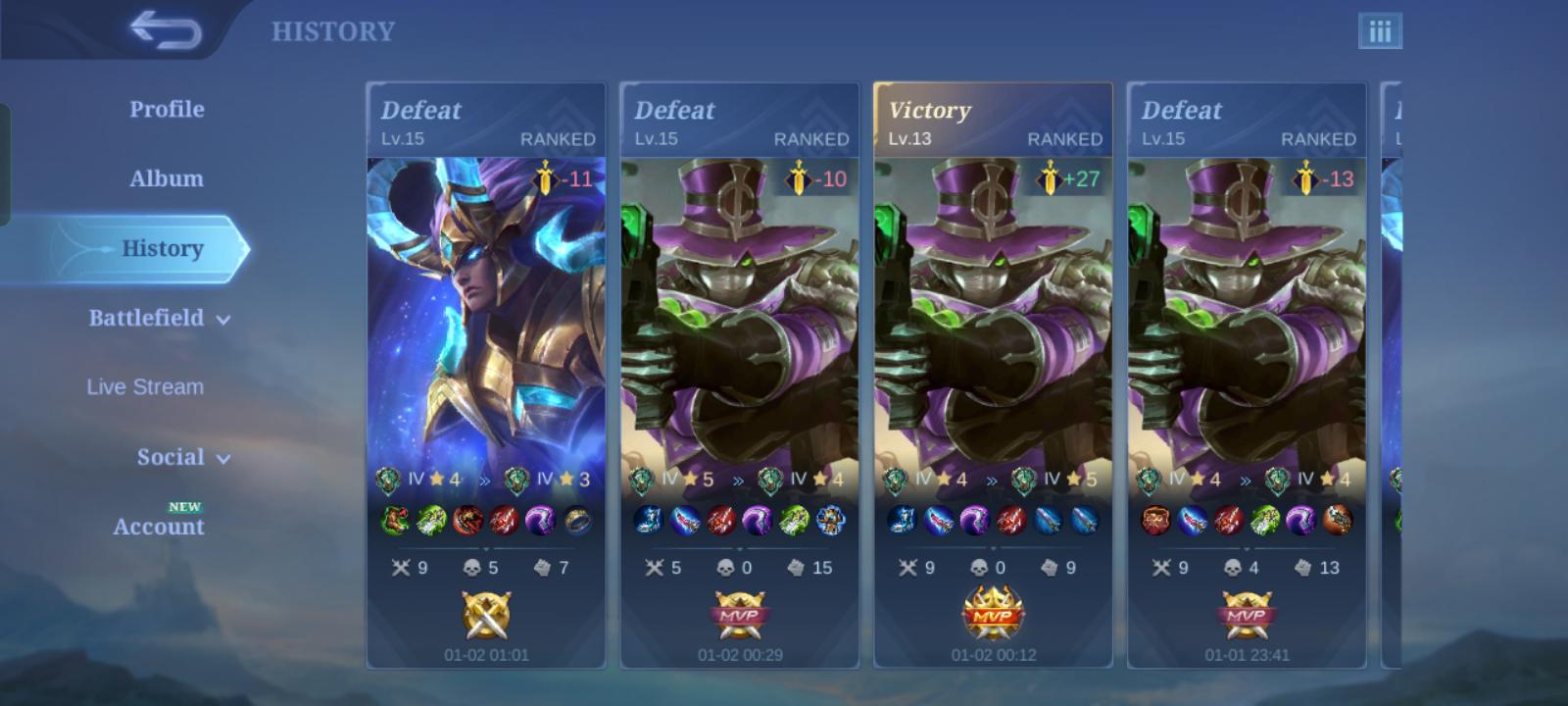Open the Account page with NEW label

point(158,527)
